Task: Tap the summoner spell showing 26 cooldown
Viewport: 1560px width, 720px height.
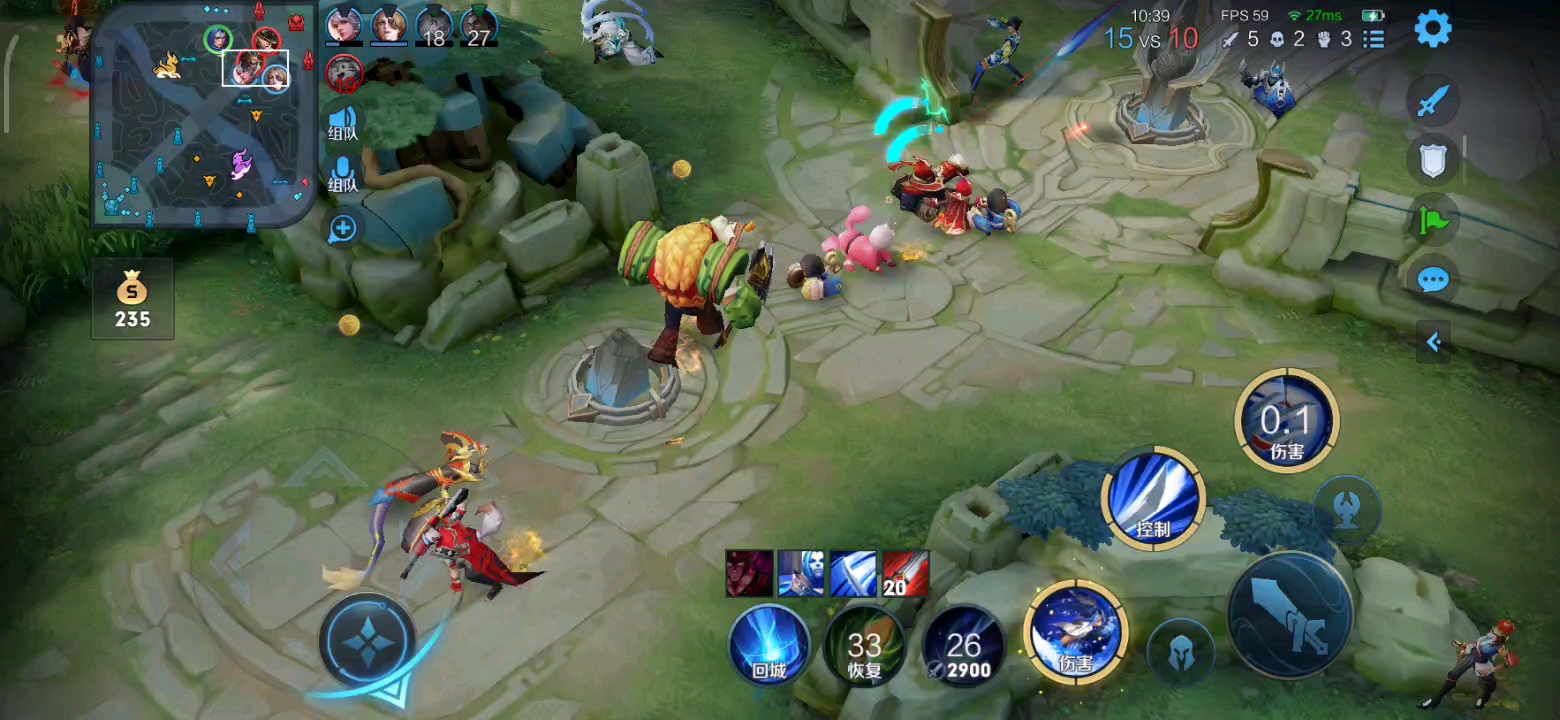Action: [963, 645]
